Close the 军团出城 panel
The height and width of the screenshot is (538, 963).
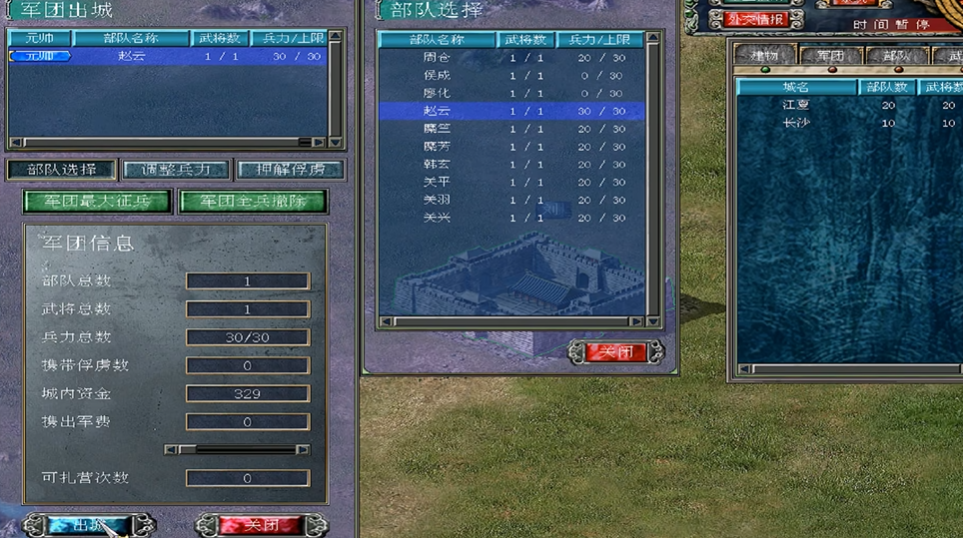(260, 525)
